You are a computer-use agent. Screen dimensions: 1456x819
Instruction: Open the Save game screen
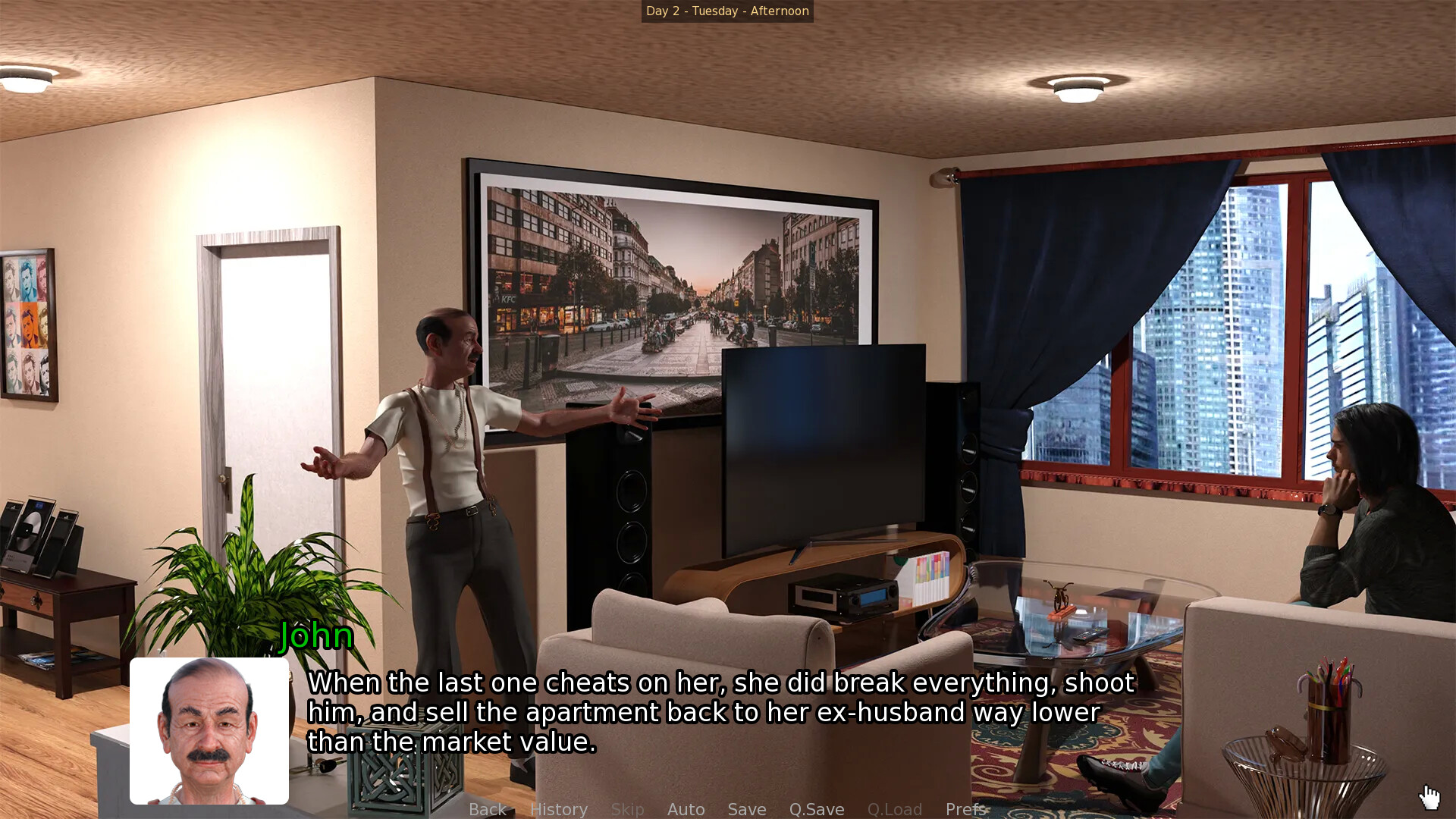pos(747,809)
